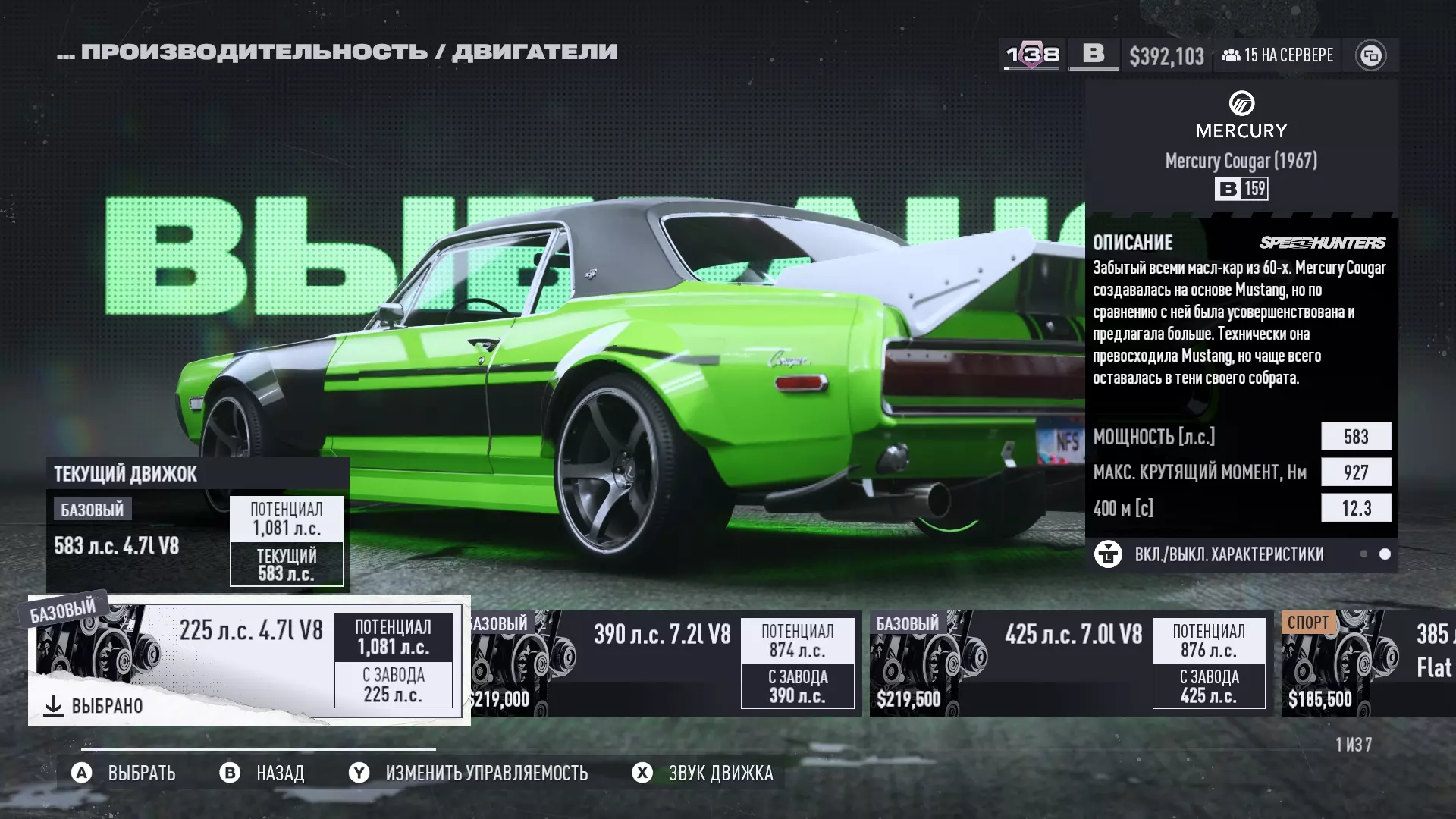Choose the 390 л.с. 7.2l V8 engine
This screenshot has height=819, width=1456.
tap(664, 664)
